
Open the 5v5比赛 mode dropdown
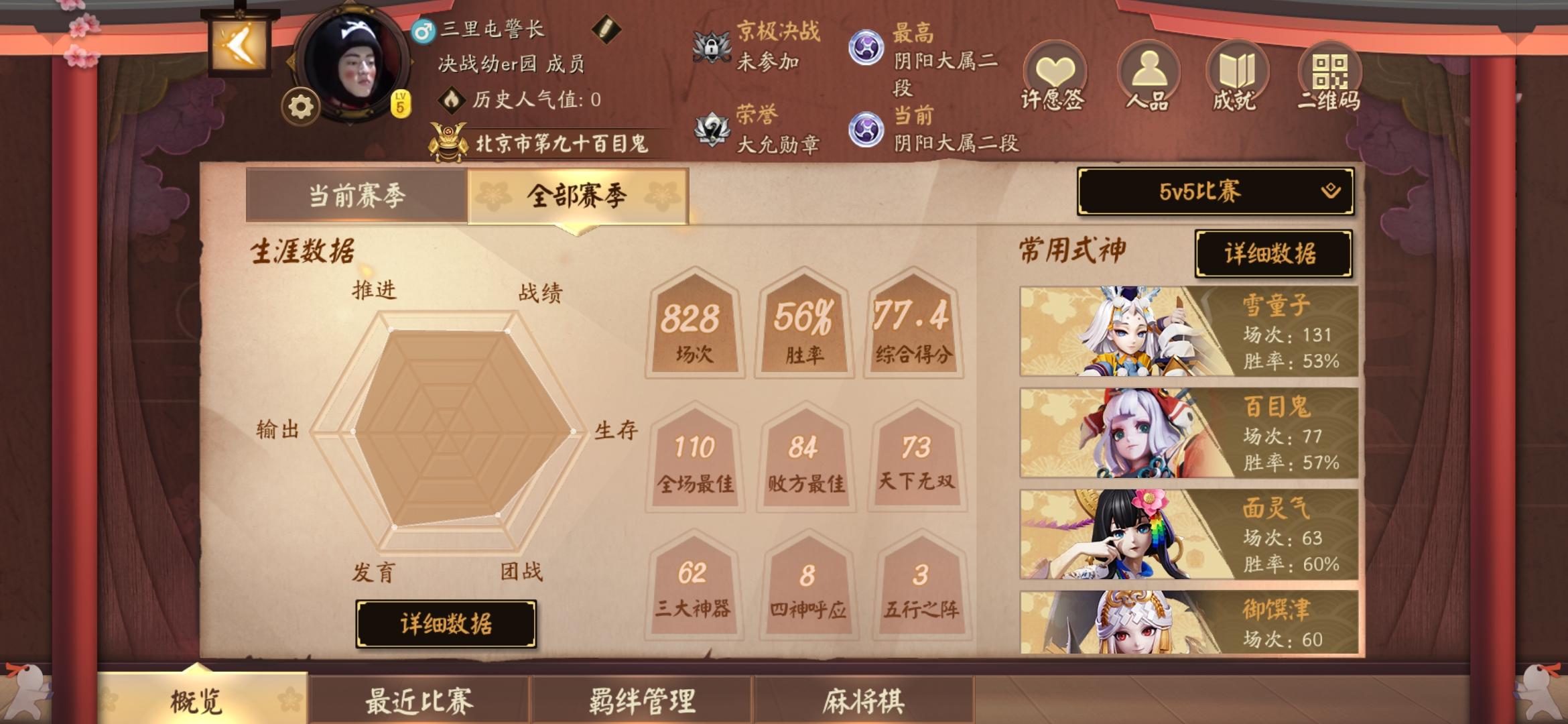click(1213, 192)
